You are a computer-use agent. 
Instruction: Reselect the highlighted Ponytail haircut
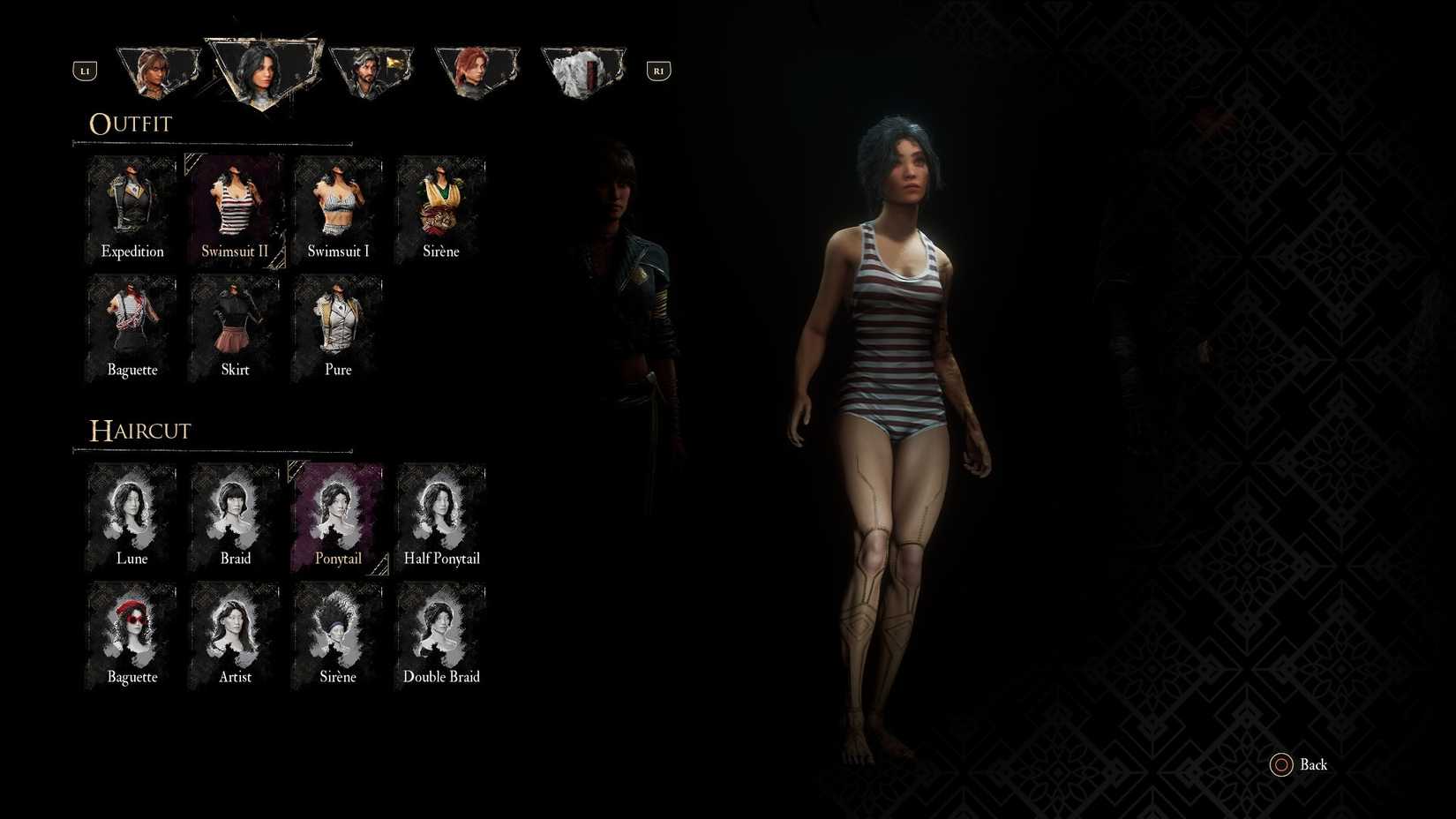click(x=338, y=515)
